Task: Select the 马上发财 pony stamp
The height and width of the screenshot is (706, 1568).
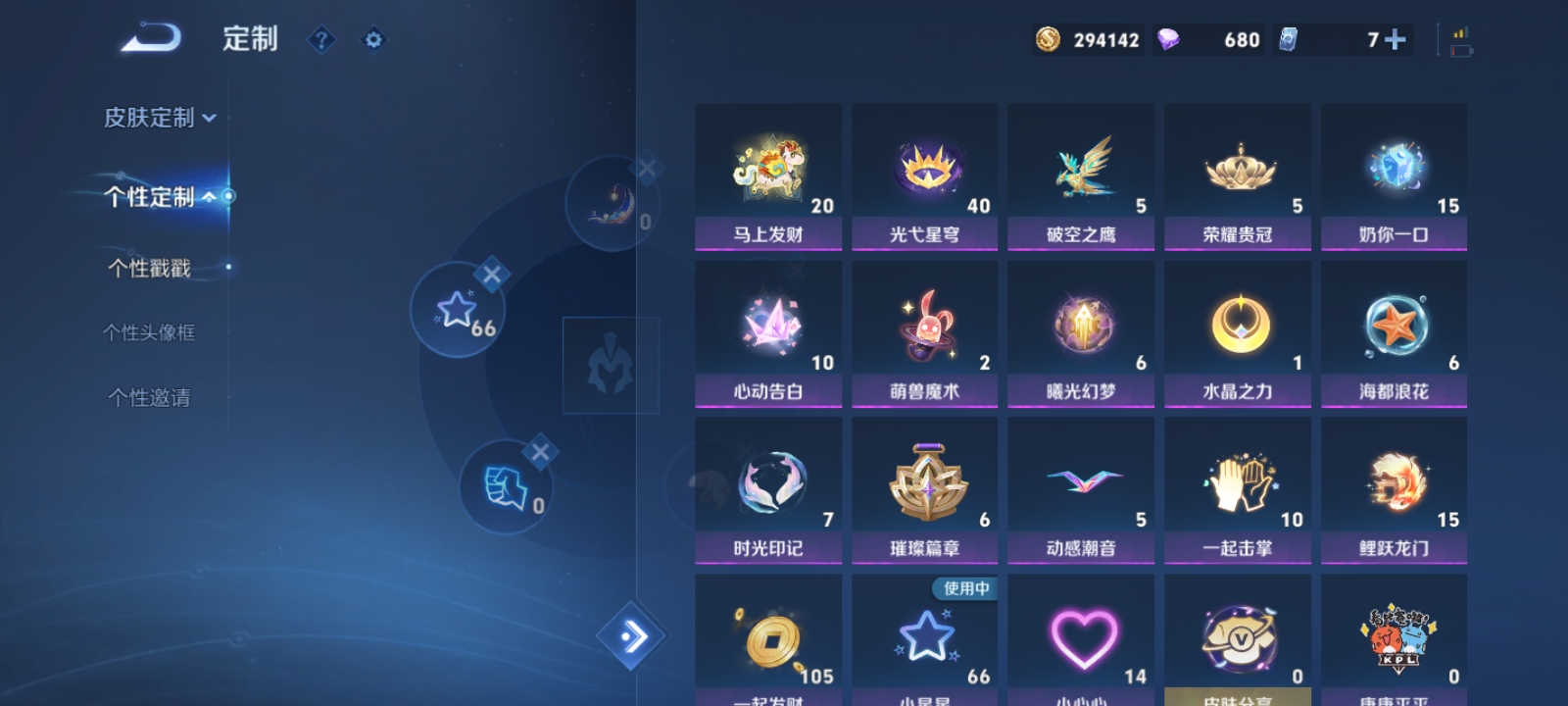Action: (x=767, y=176)
